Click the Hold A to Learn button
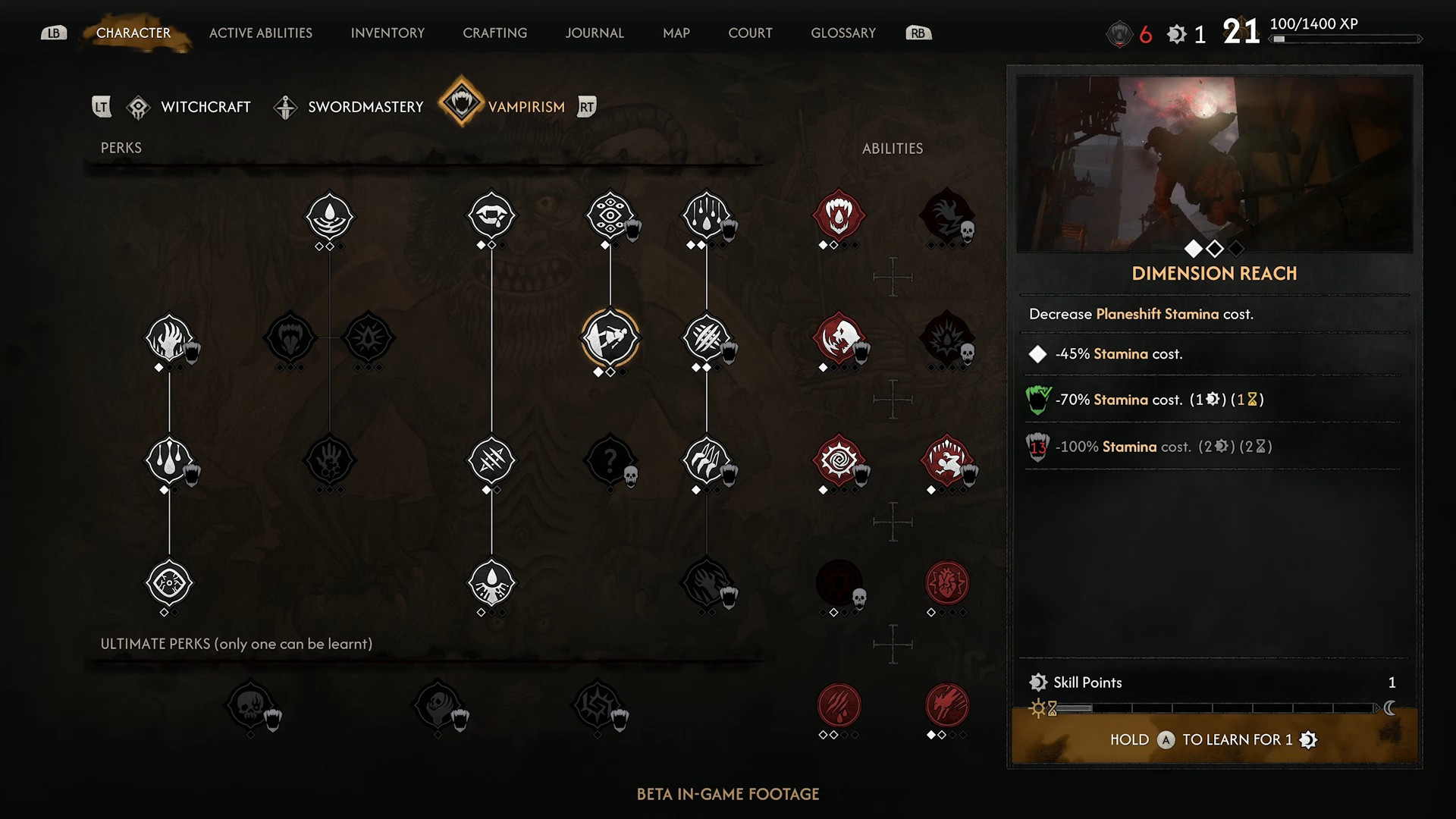Image resolution: width=1456 pixels, height=819 pixels. click(1214, 739)
